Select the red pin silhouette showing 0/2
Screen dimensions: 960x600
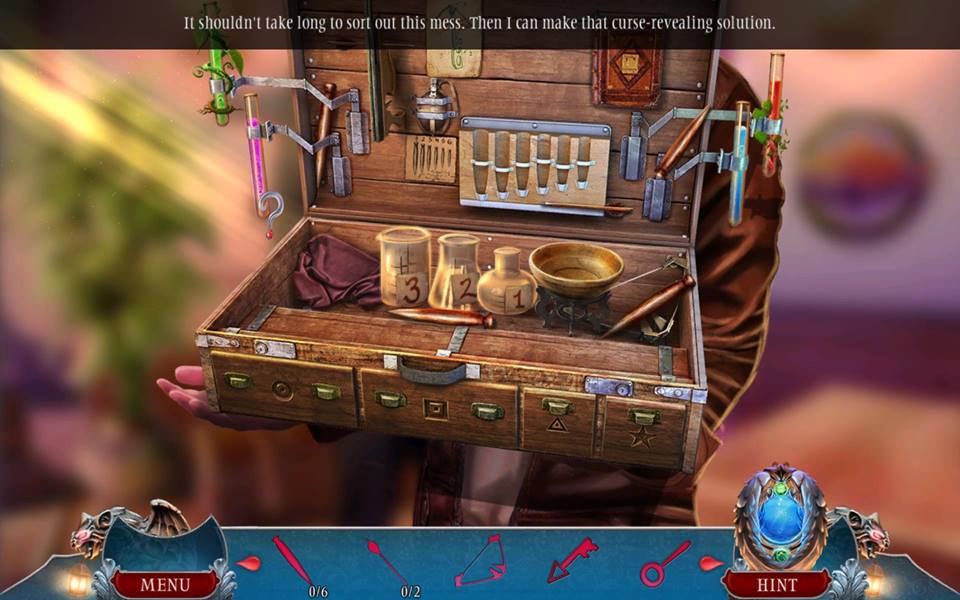(x=387, y=562)
